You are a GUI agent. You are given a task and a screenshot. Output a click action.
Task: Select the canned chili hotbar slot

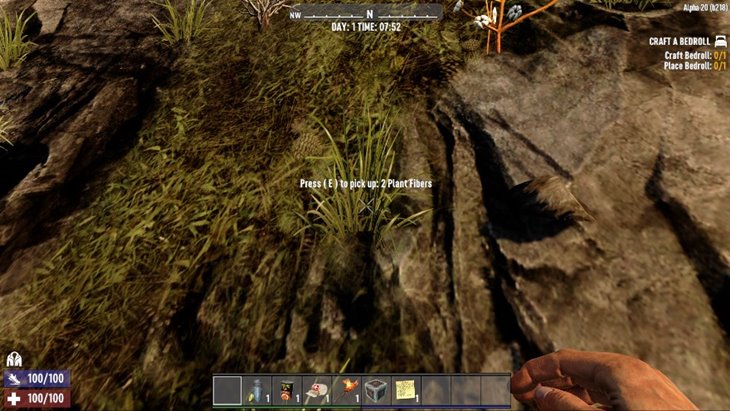(287, 390)
